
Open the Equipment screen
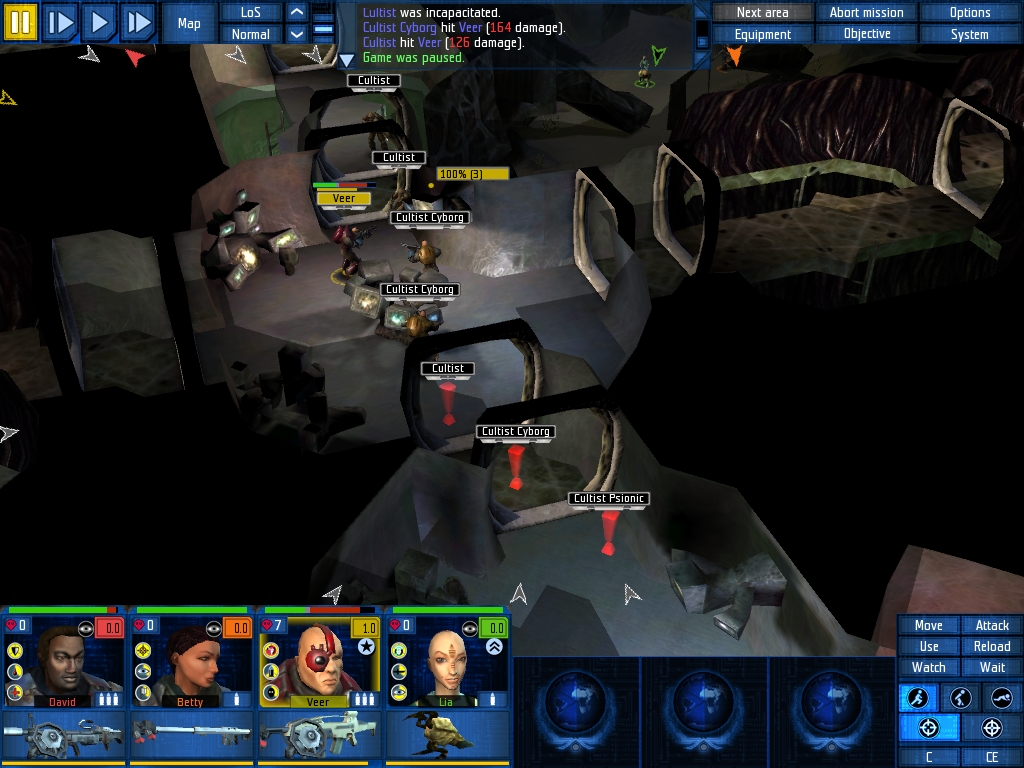762,34
